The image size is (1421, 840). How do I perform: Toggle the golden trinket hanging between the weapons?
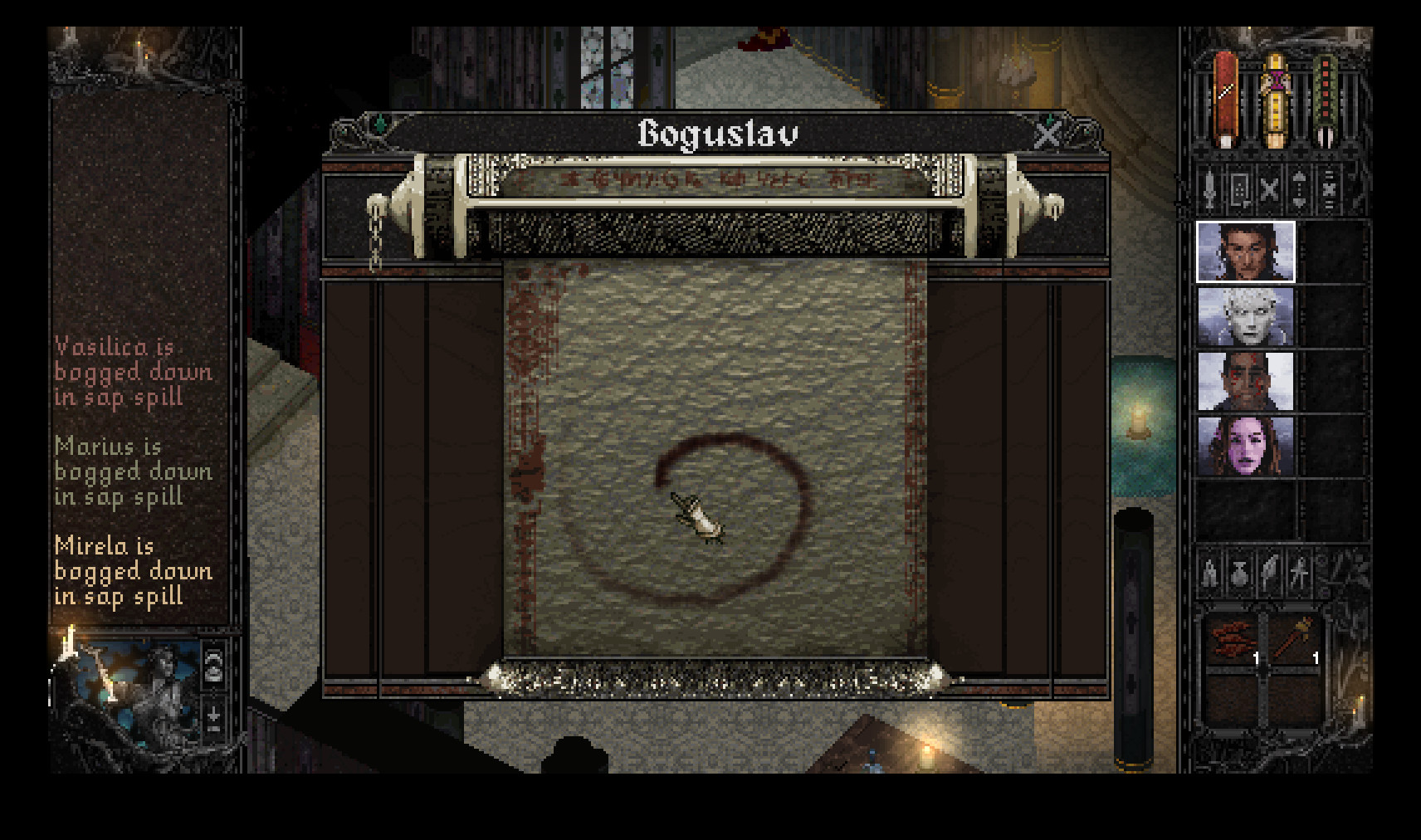(1277, 100)
